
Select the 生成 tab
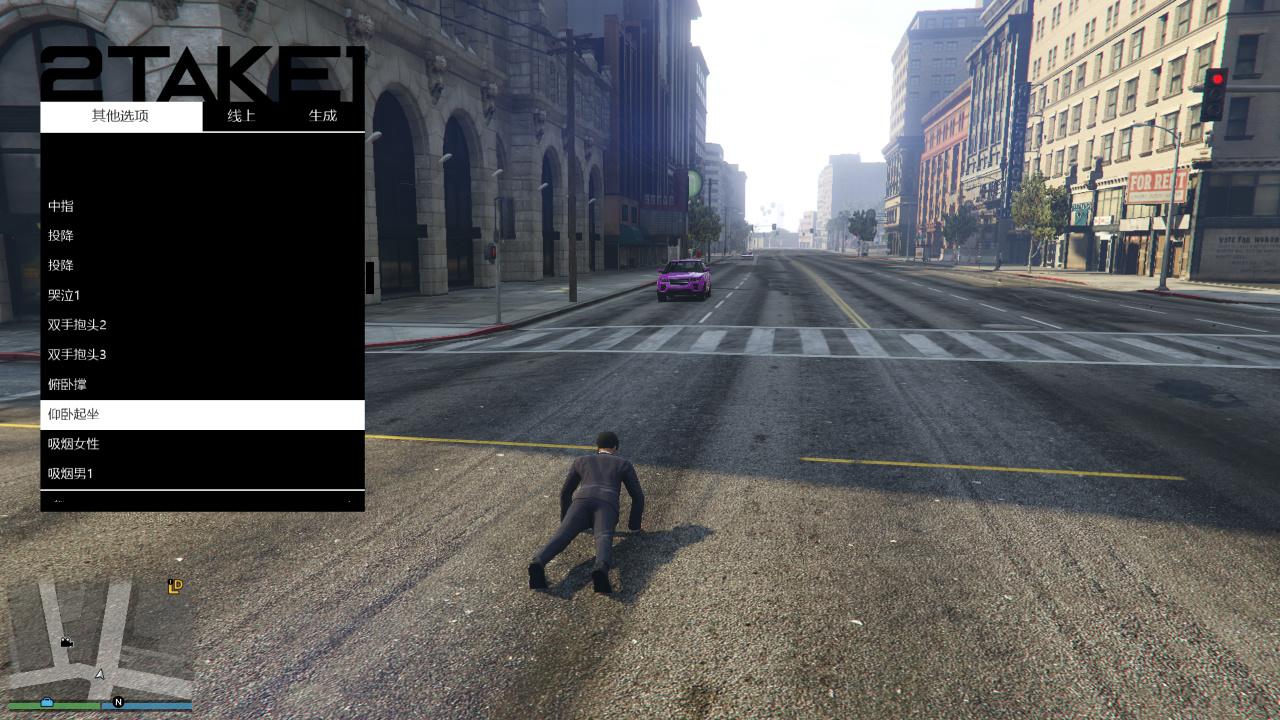(x=323, y=116)
